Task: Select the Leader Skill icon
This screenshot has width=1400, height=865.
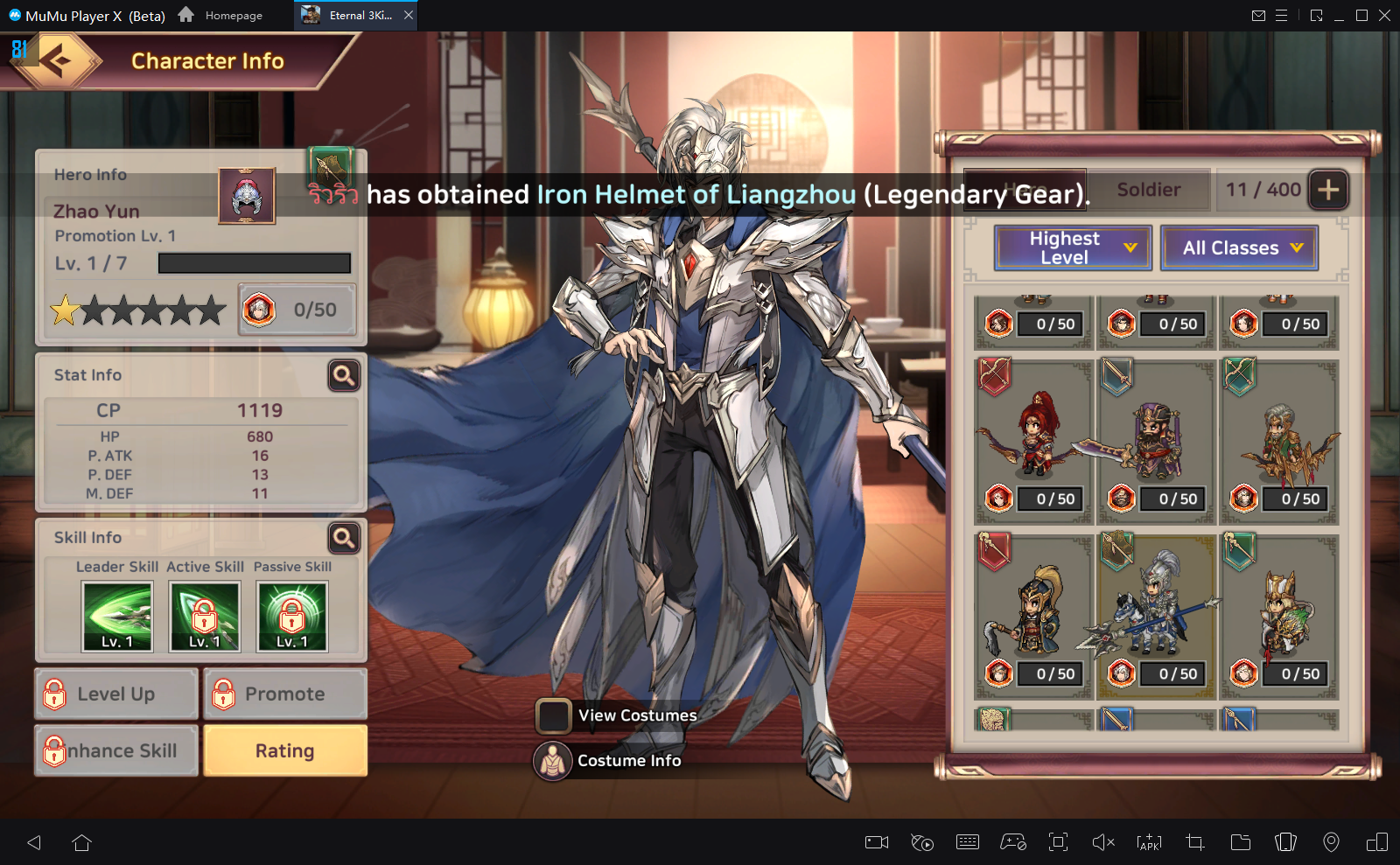Action: click(117, 617)
